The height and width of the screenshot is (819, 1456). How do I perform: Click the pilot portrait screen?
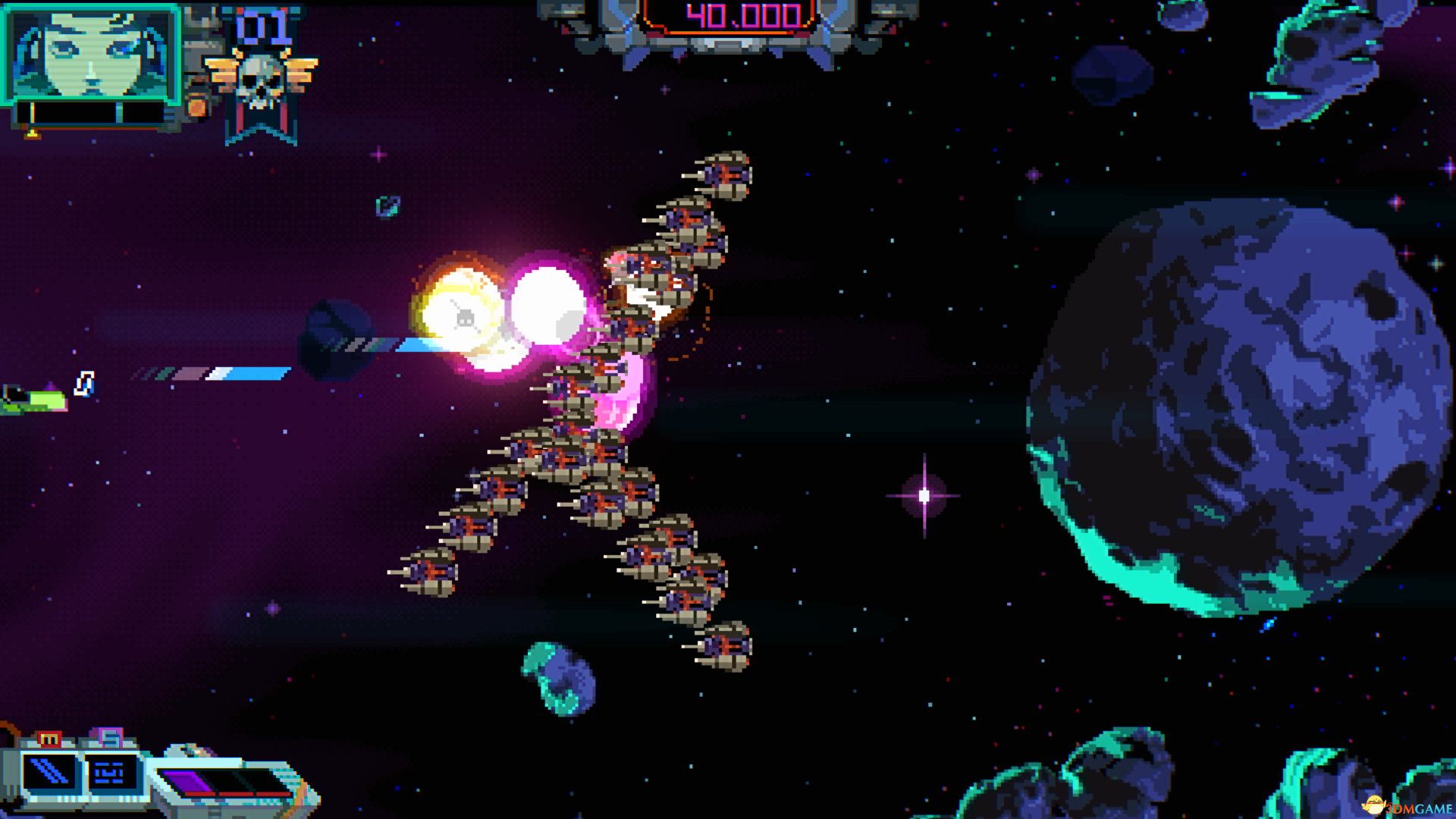point(91,53)
